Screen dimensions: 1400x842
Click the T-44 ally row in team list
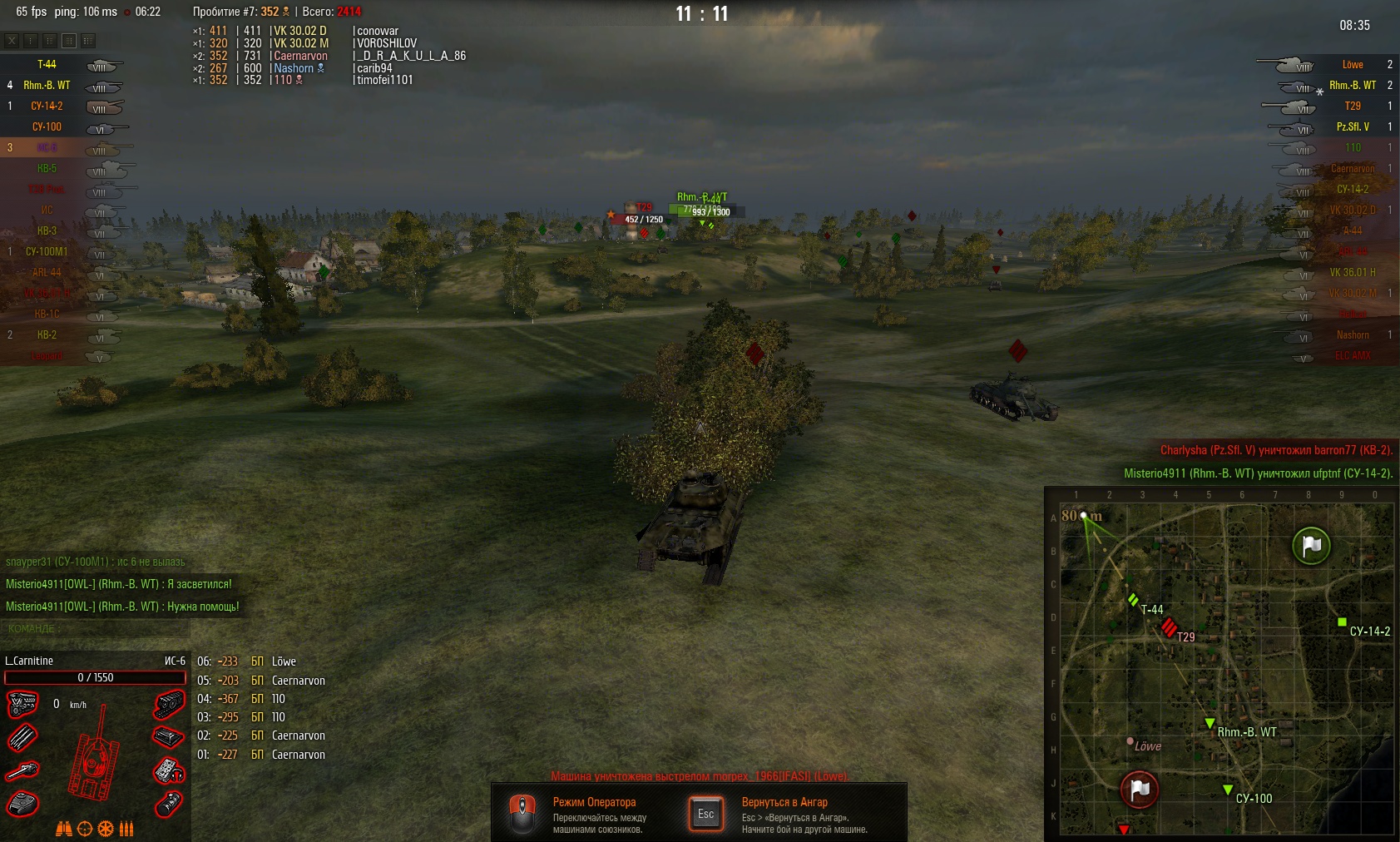pos(47,65)
